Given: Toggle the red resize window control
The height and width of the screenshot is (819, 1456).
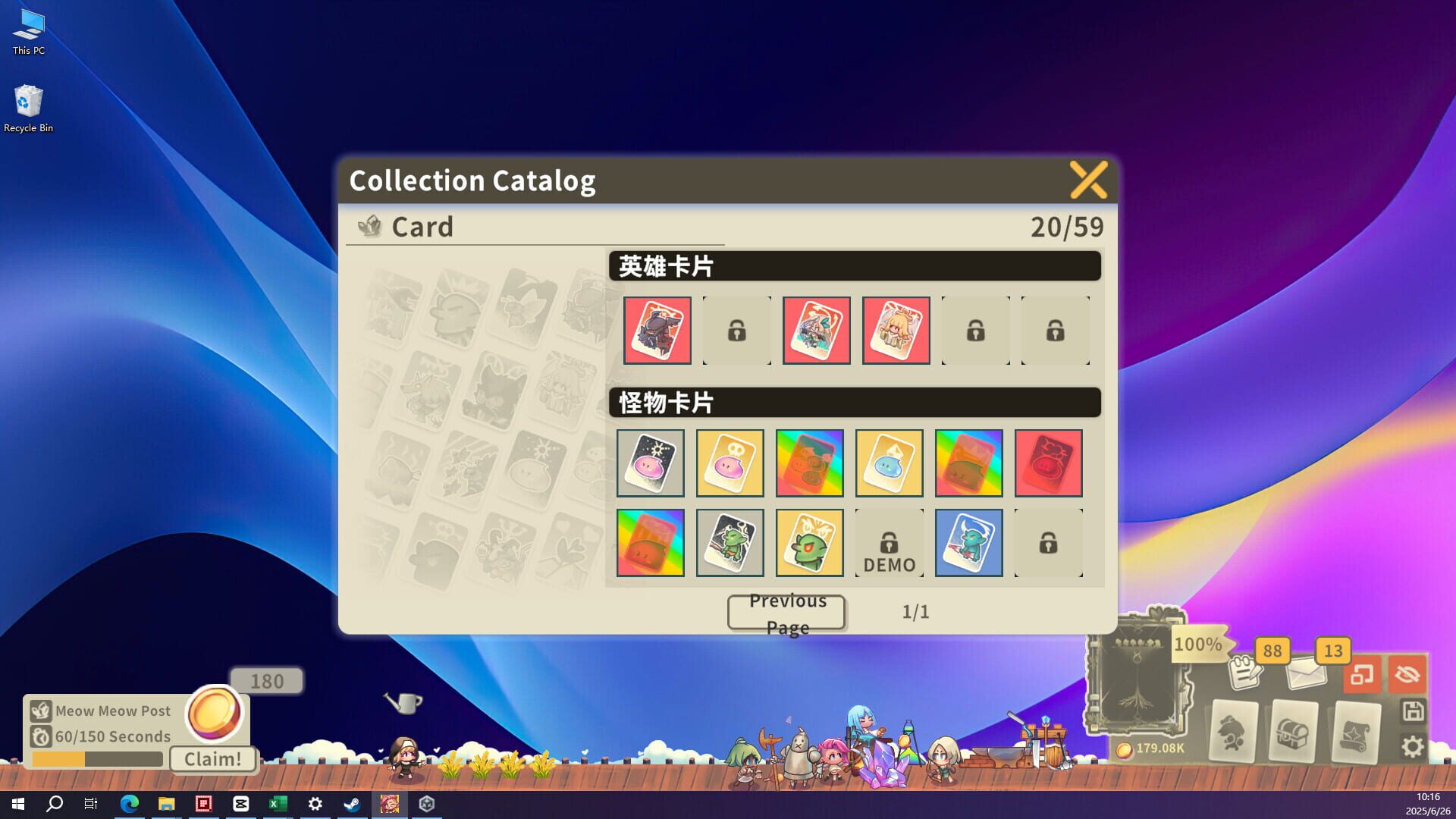Looking at the screenshot, I should click(1363, 675).
